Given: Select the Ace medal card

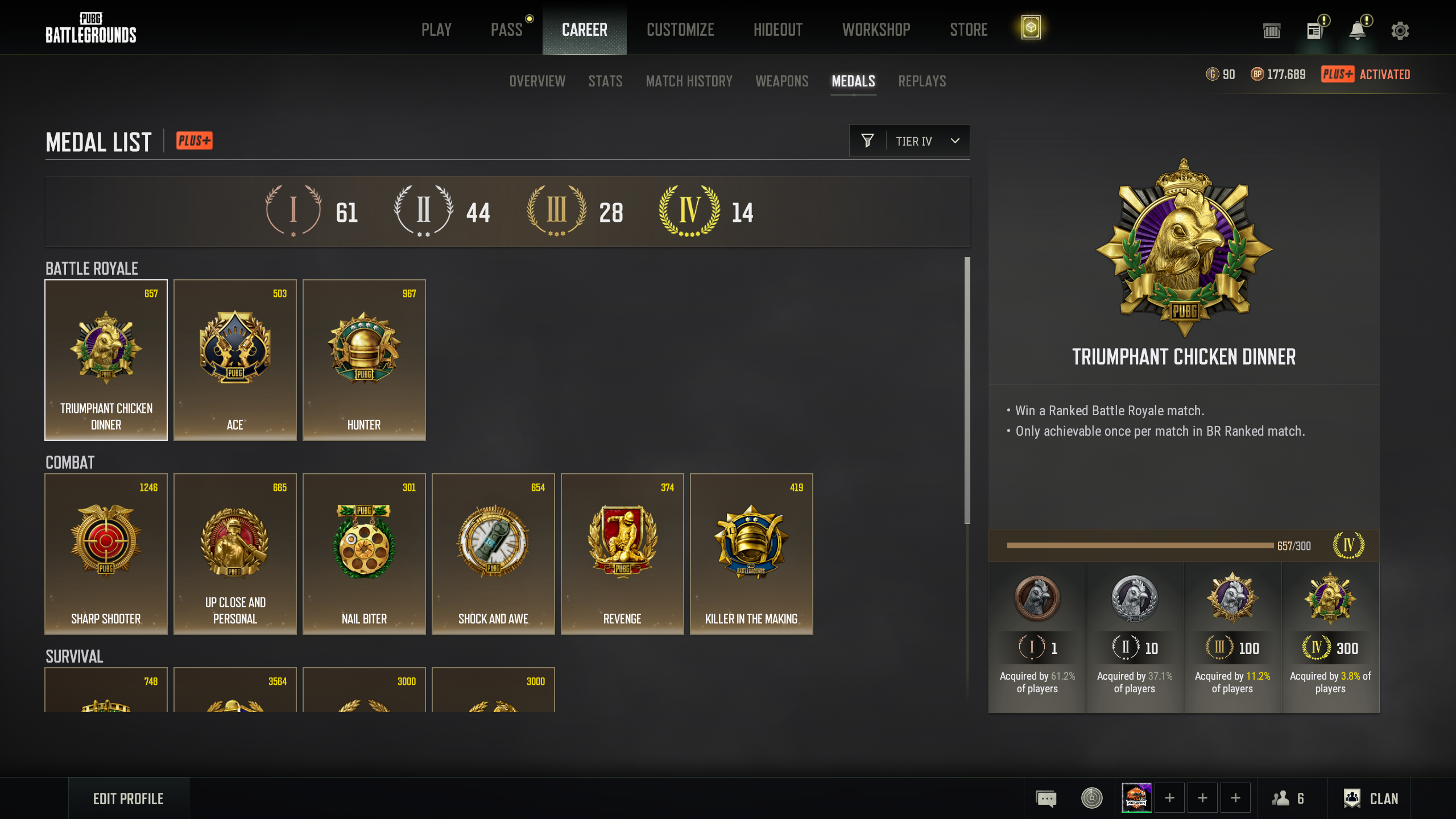Looking at the screenshot, I should pos(235,359).
